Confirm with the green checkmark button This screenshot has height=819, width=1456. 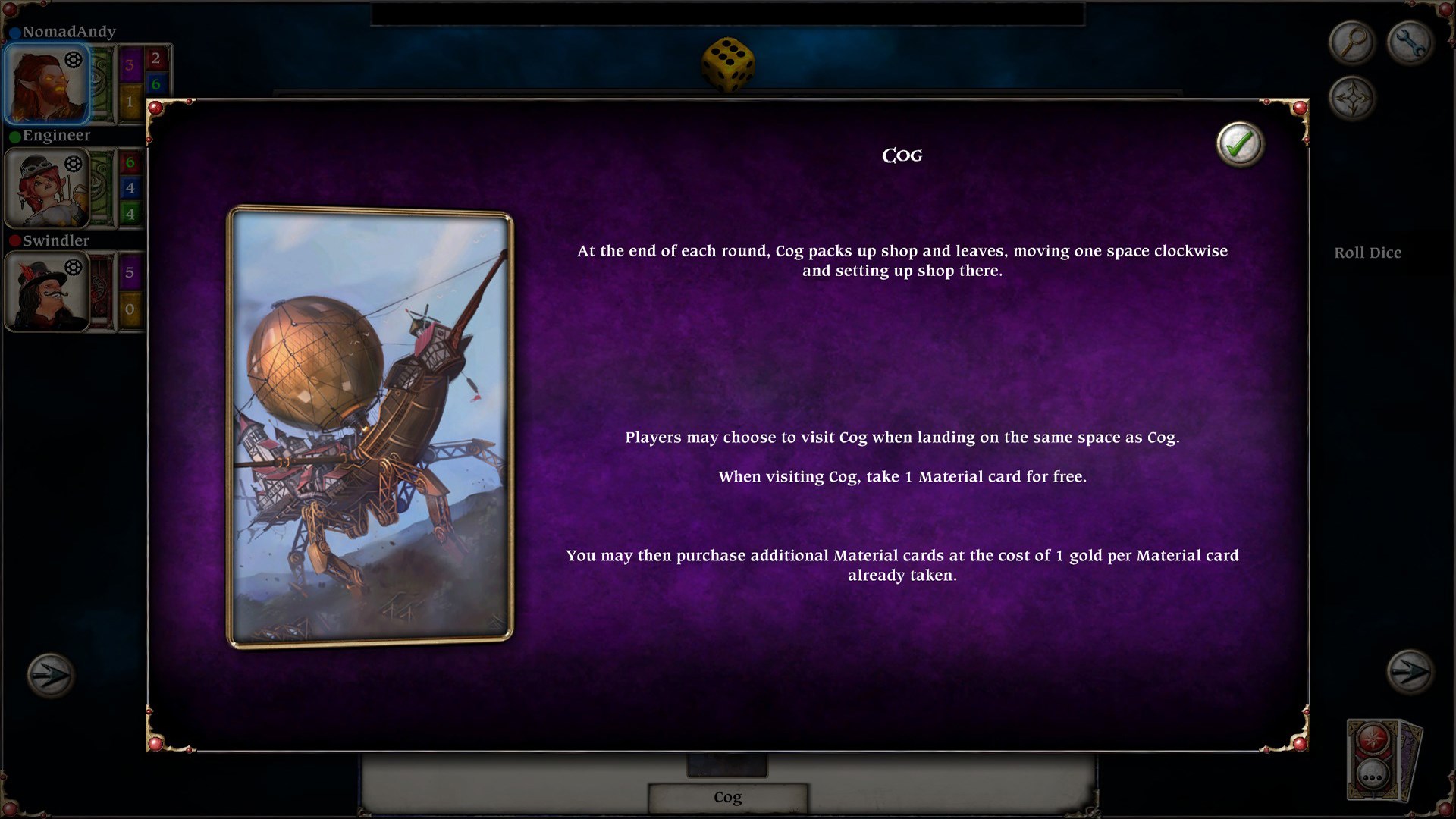click(x=1239, y=144)
